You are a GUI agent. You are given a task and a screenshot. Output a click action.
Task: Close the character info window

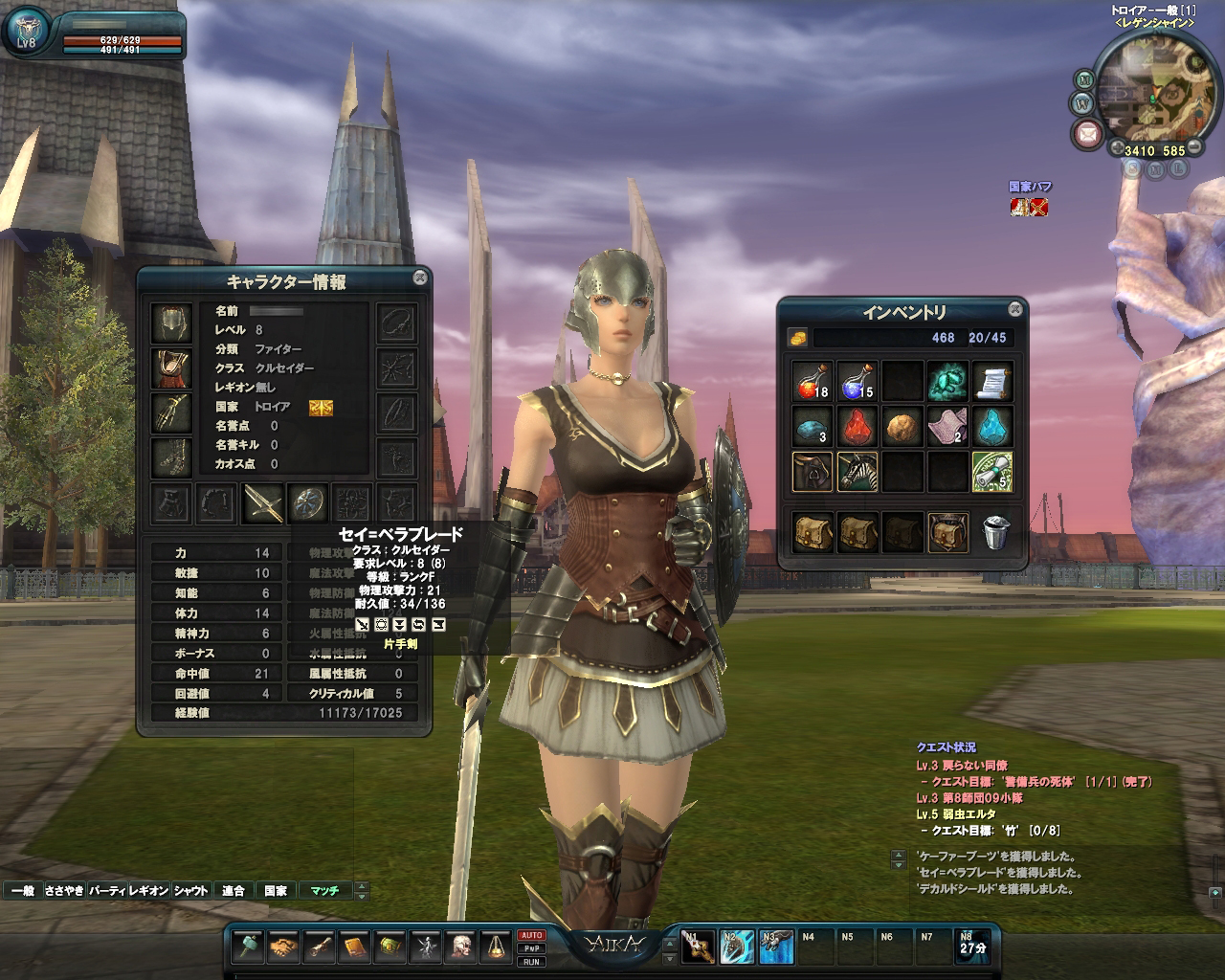tap(419, 278)
